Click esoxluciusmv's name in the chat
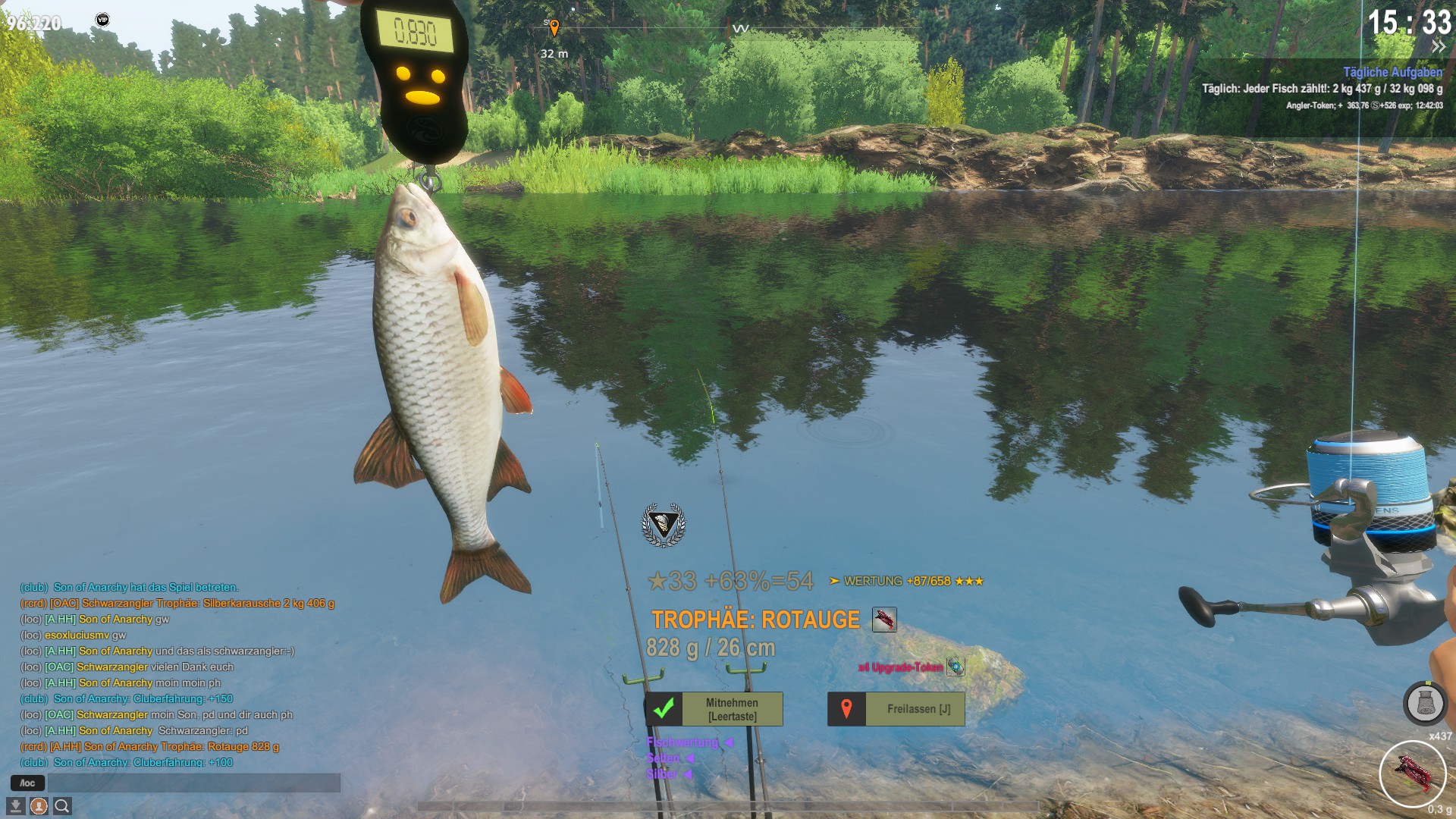The width and height of the screenshot is (1456, 819). (x=77, y=635)
